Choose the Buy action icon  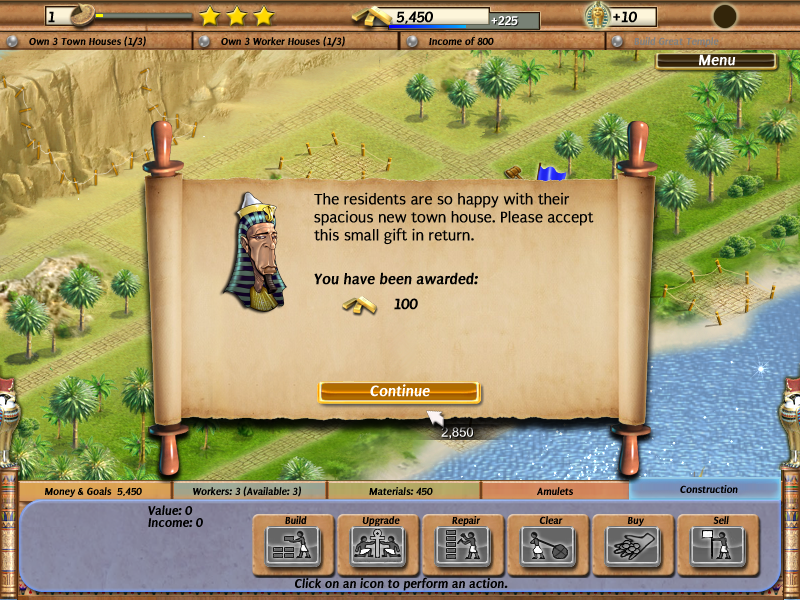pos(635,543)
